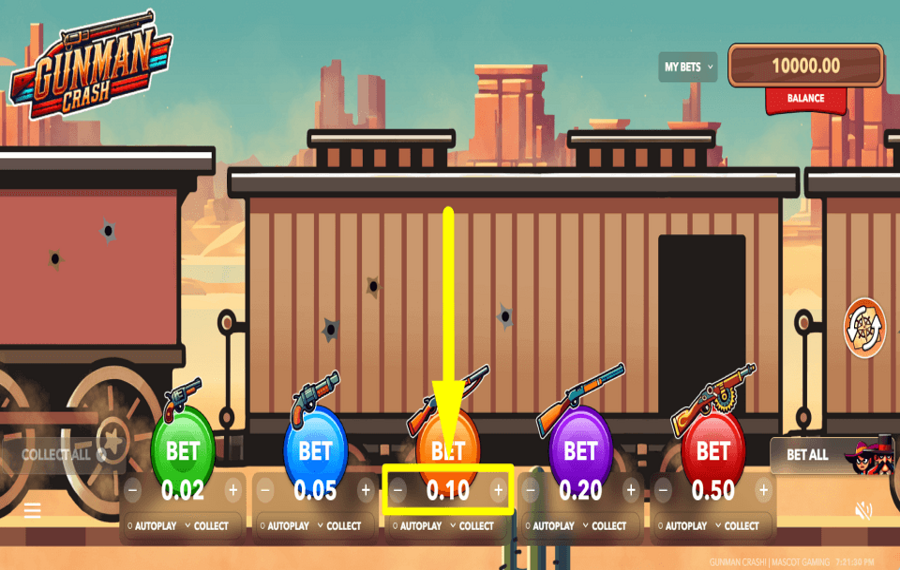Place the green 0.02 bet
900x570 pixels.
[x=182, y=450]
